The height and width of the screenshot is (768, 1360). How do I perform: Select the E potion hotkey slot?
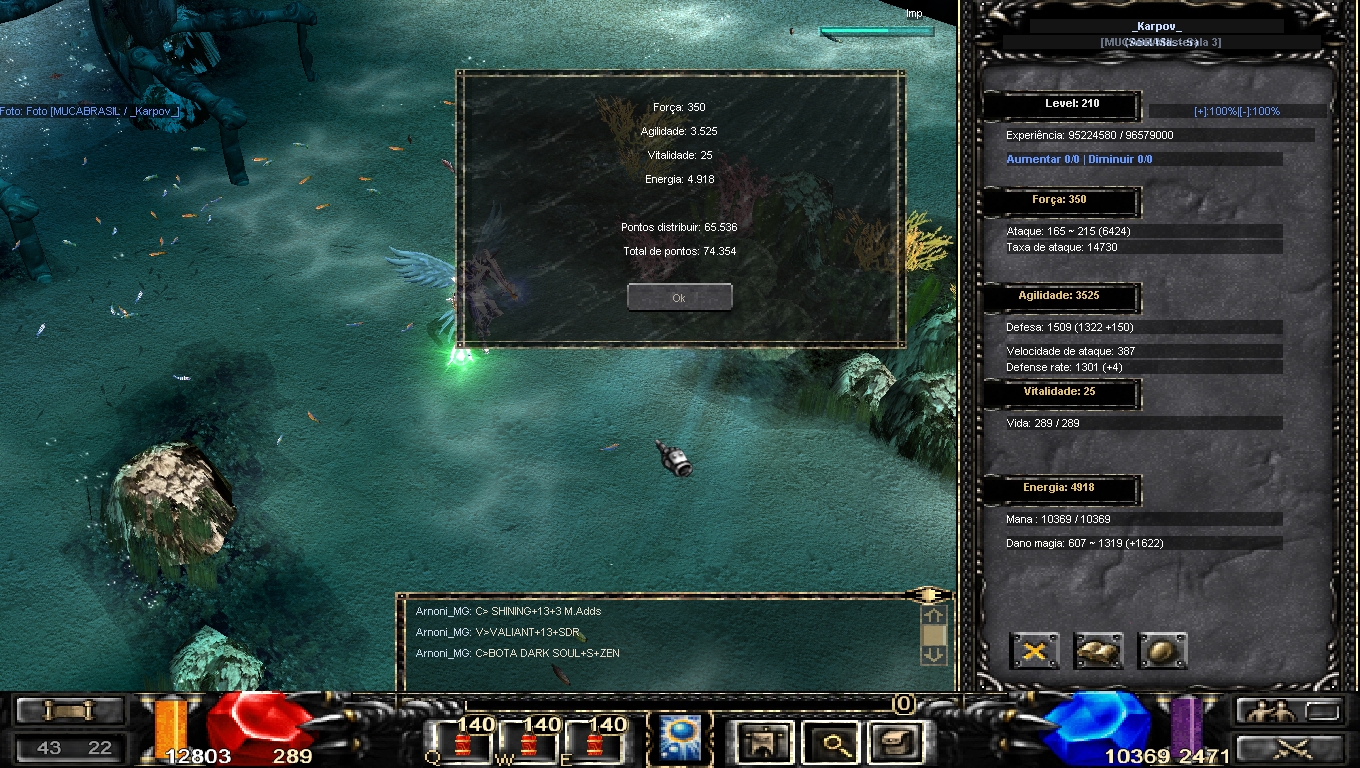(595, 743)
